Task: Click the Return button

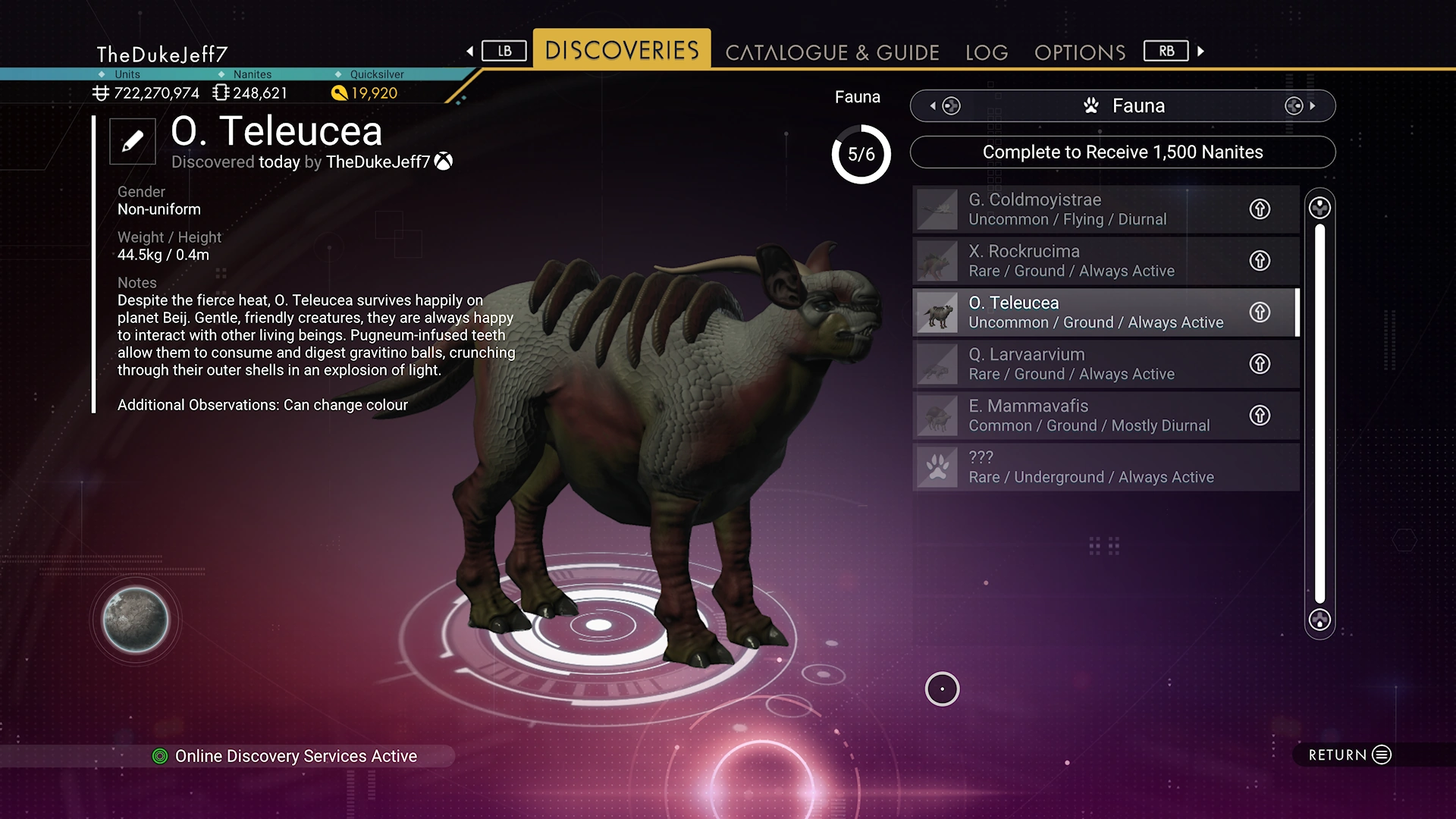Action: (x=1350, y=755)
